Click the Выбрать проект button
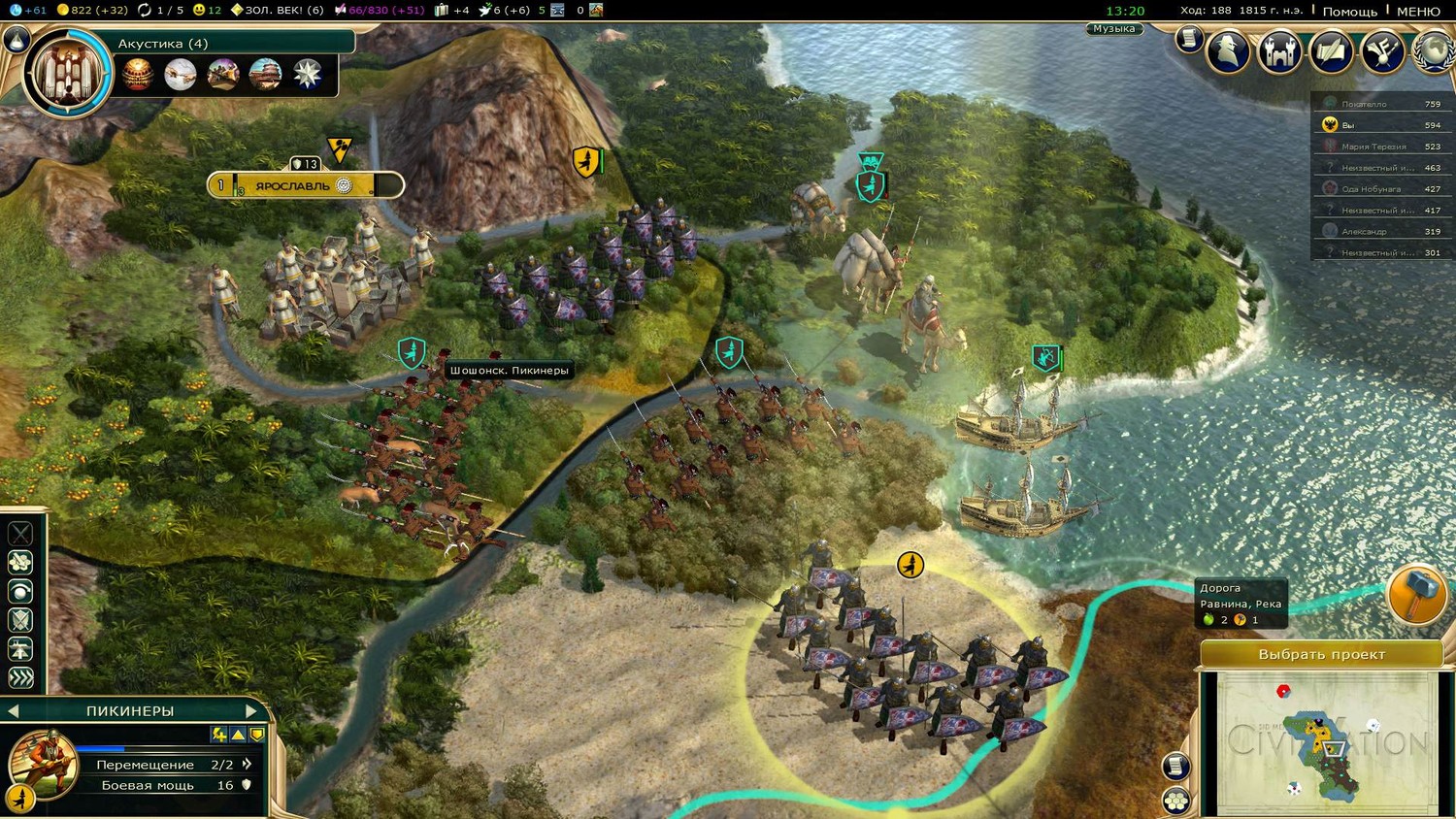This screenshot has height=819, width=1456. click(1321, 654)
